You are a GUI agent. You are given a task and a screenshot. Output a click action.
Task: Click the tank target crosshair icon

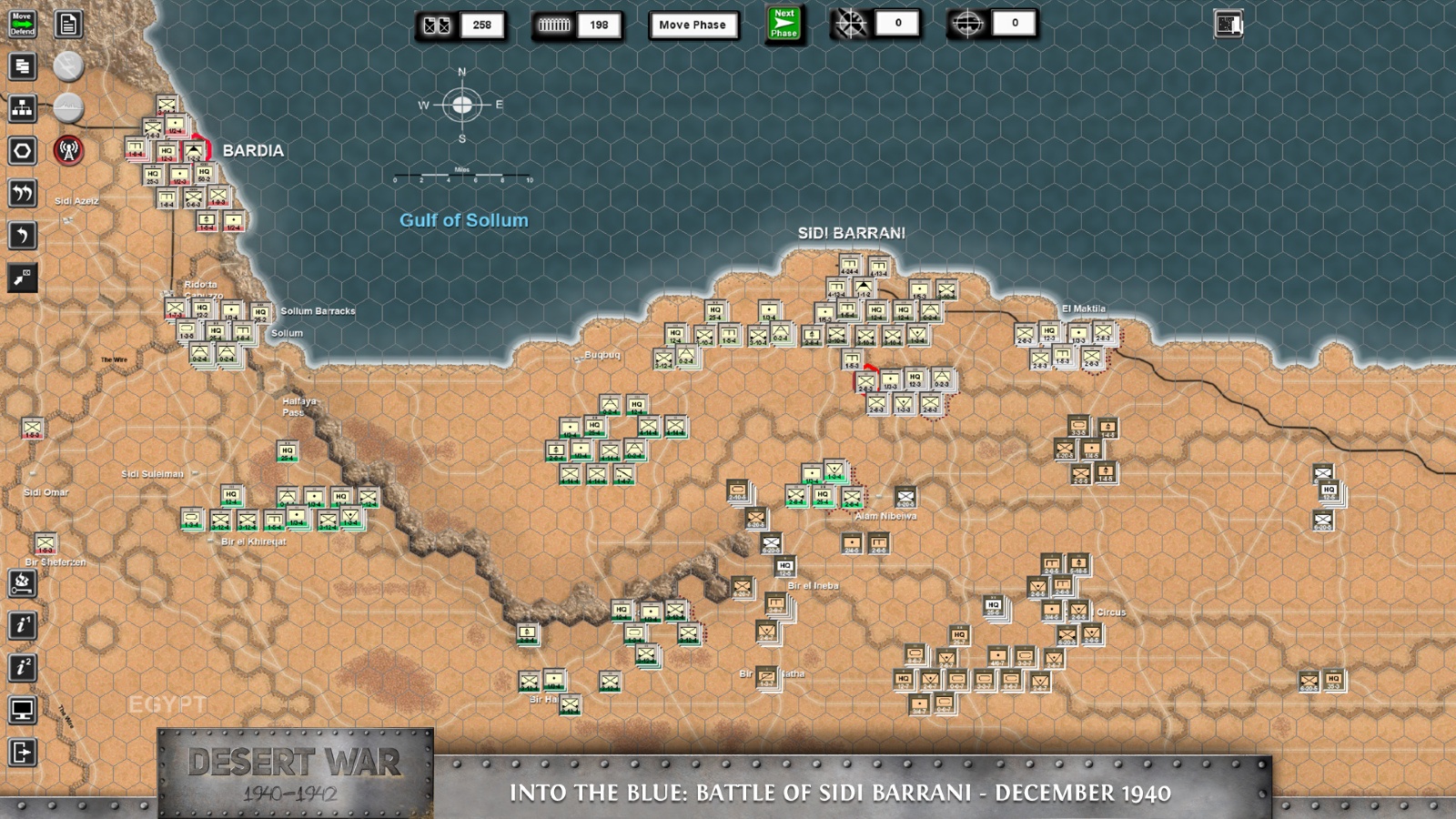(x=967, y=25)
